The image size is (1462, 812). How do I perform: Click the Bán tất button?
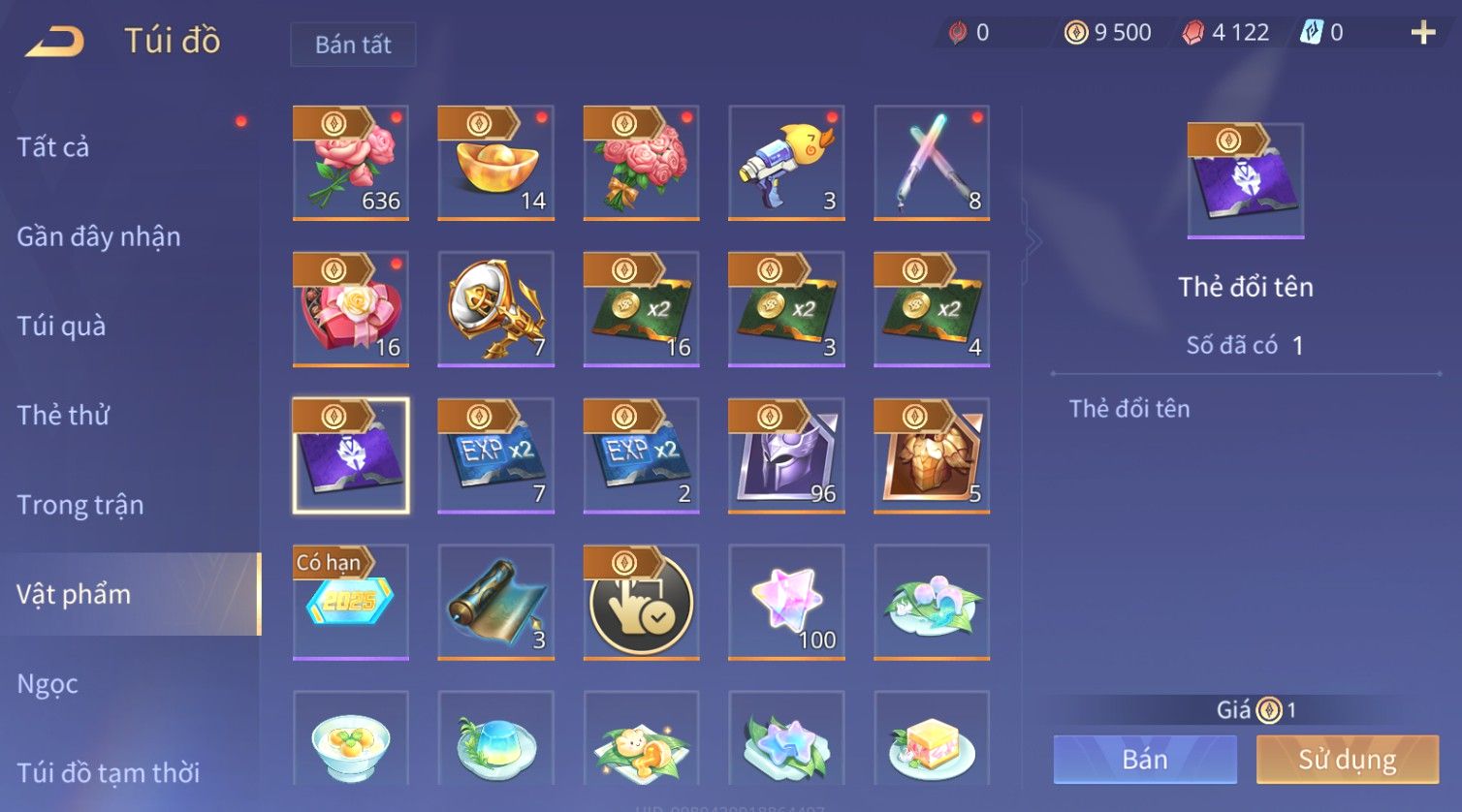click(353, 45)
